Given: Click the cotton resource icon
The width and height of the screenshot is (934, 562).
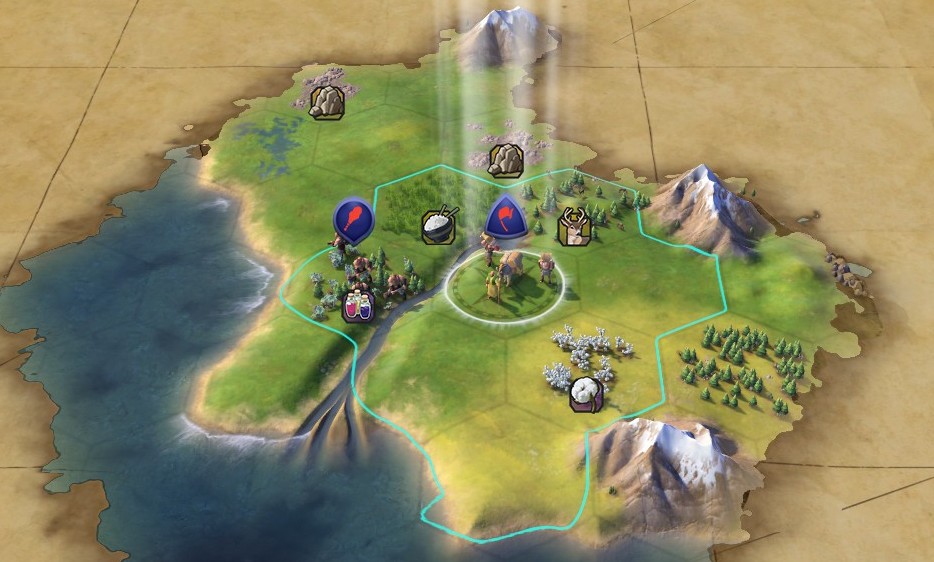Looking at the screenshot, I should tap(585, 395).
